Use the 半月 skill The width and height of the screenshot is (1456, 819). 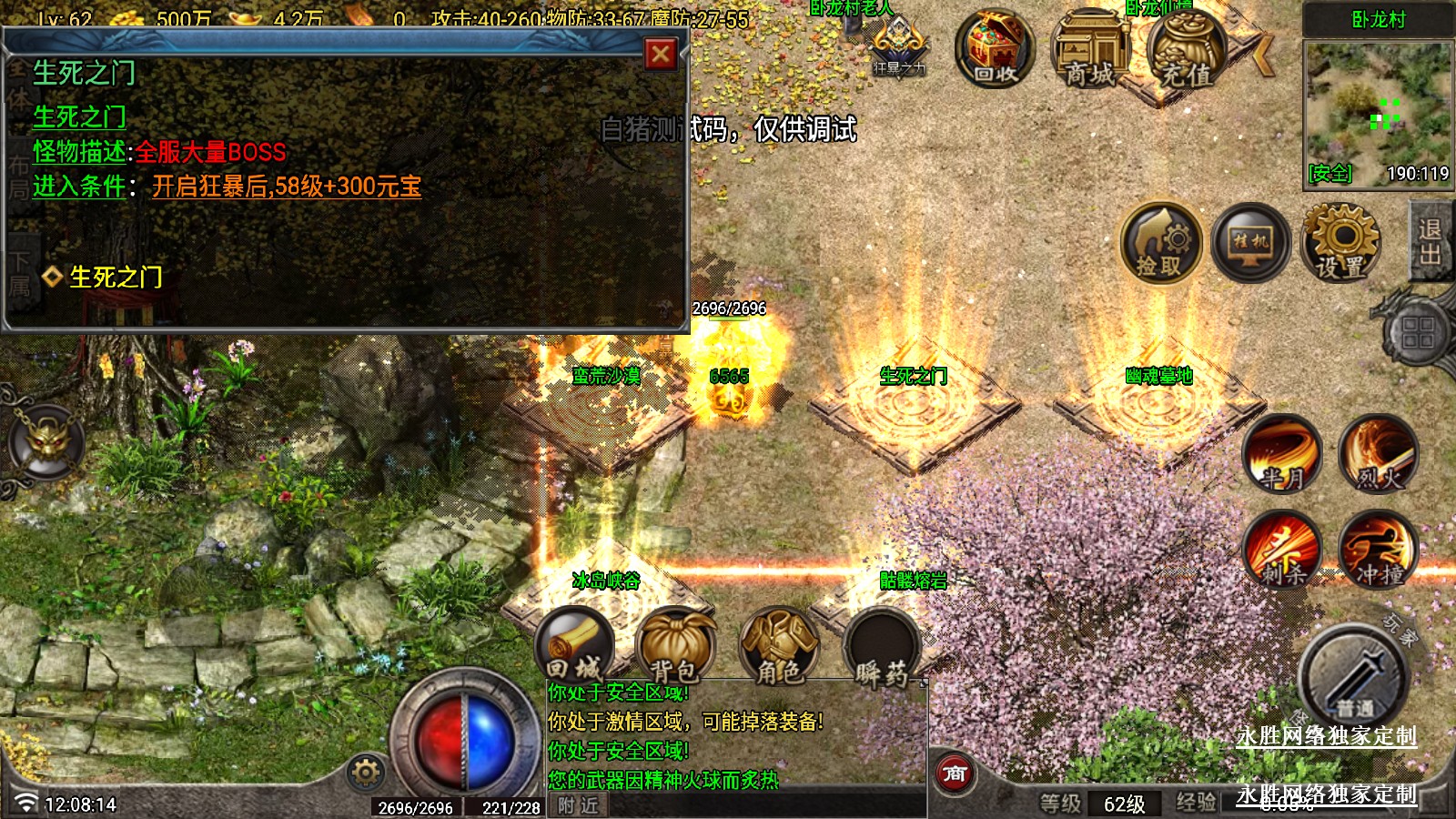1282,453
